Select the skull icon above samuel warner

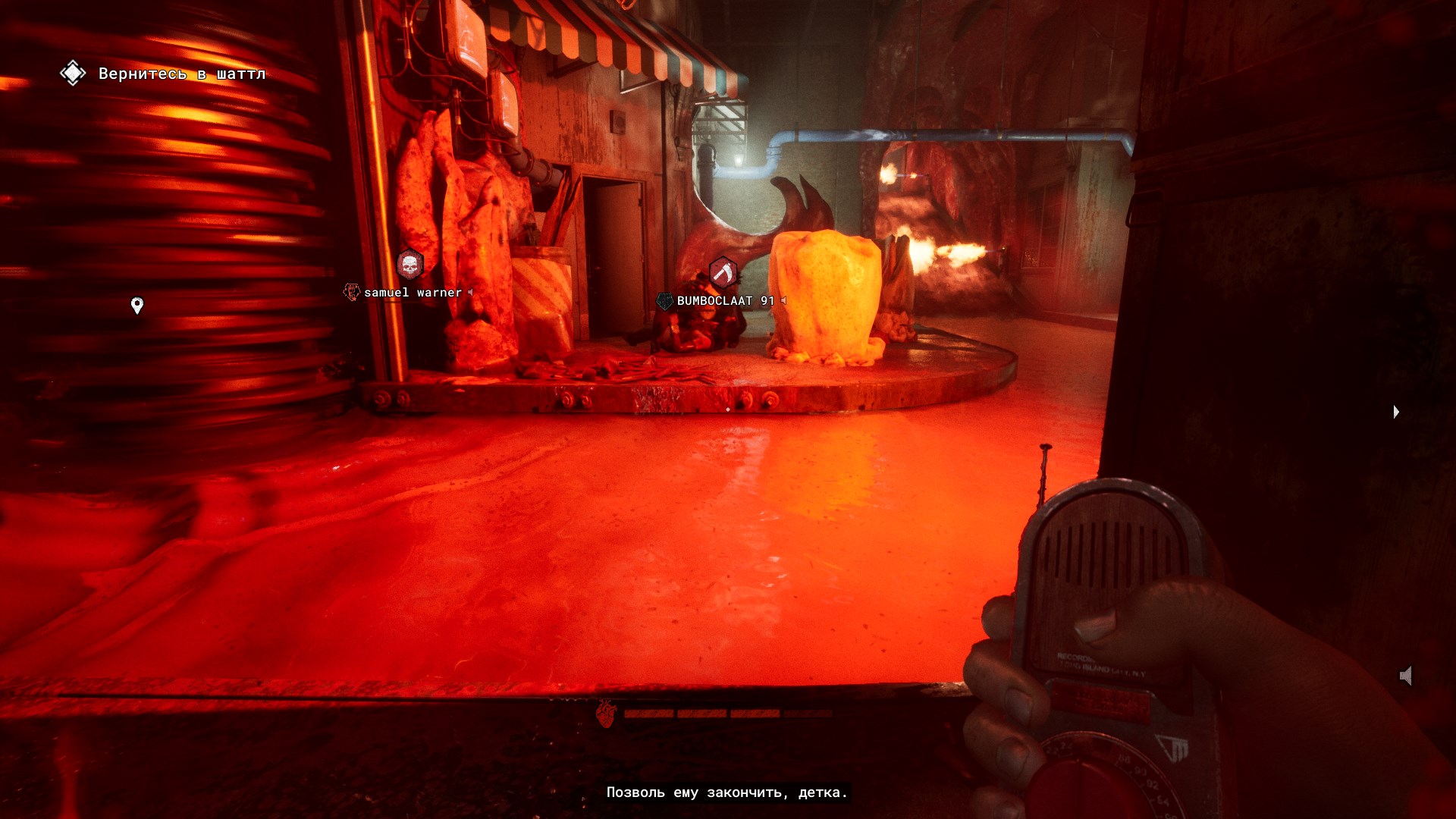point(409,265)
